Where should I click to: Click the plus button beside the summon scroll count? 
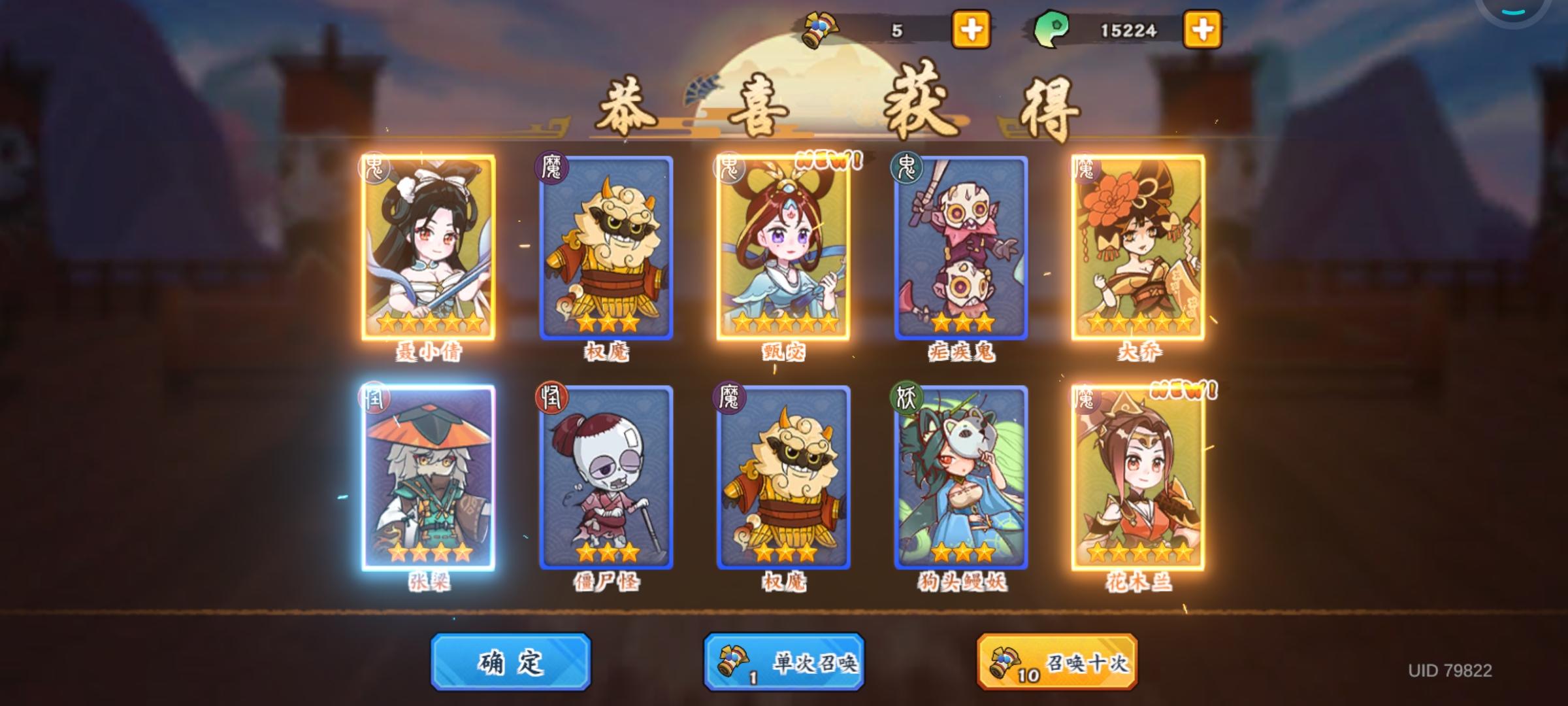point(970,27)
